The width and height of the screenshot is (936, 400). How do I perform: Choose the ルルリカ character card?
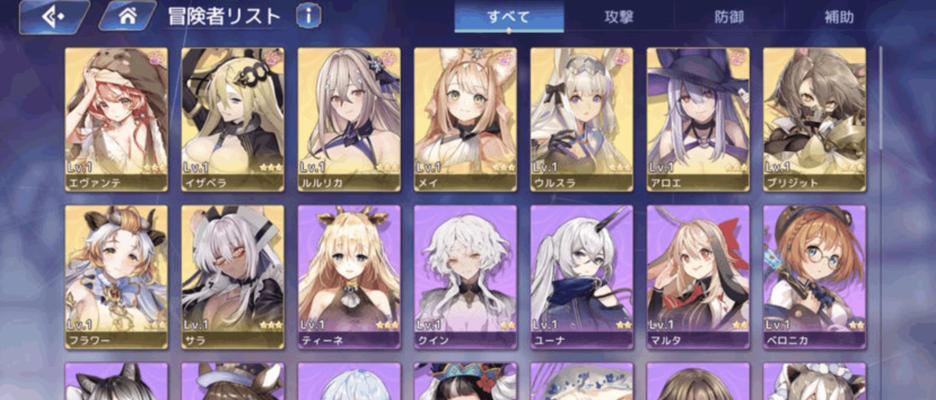tap(349, 119)
